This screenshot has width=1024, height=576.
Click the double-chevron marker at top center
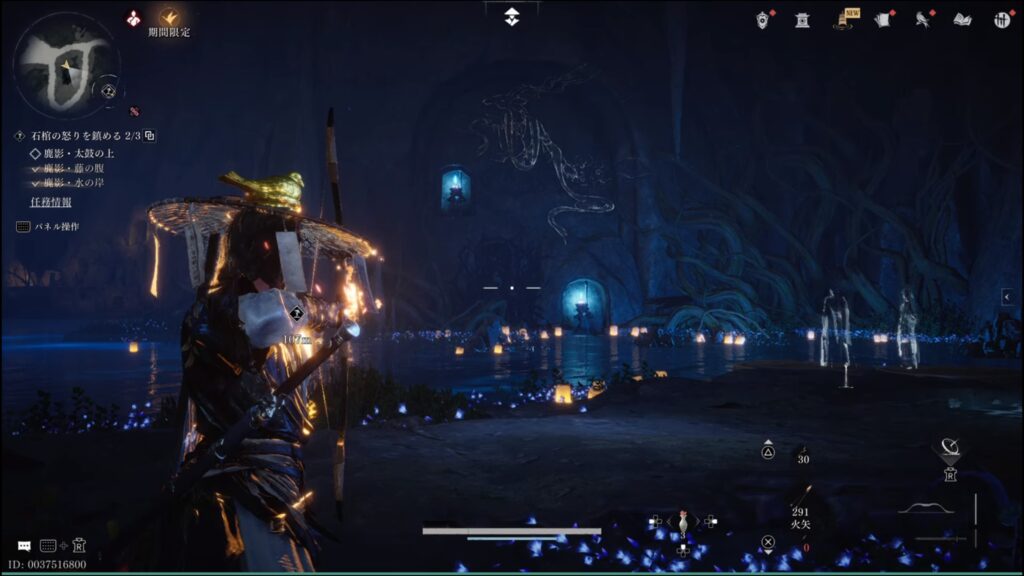click(x=512, y=17)
